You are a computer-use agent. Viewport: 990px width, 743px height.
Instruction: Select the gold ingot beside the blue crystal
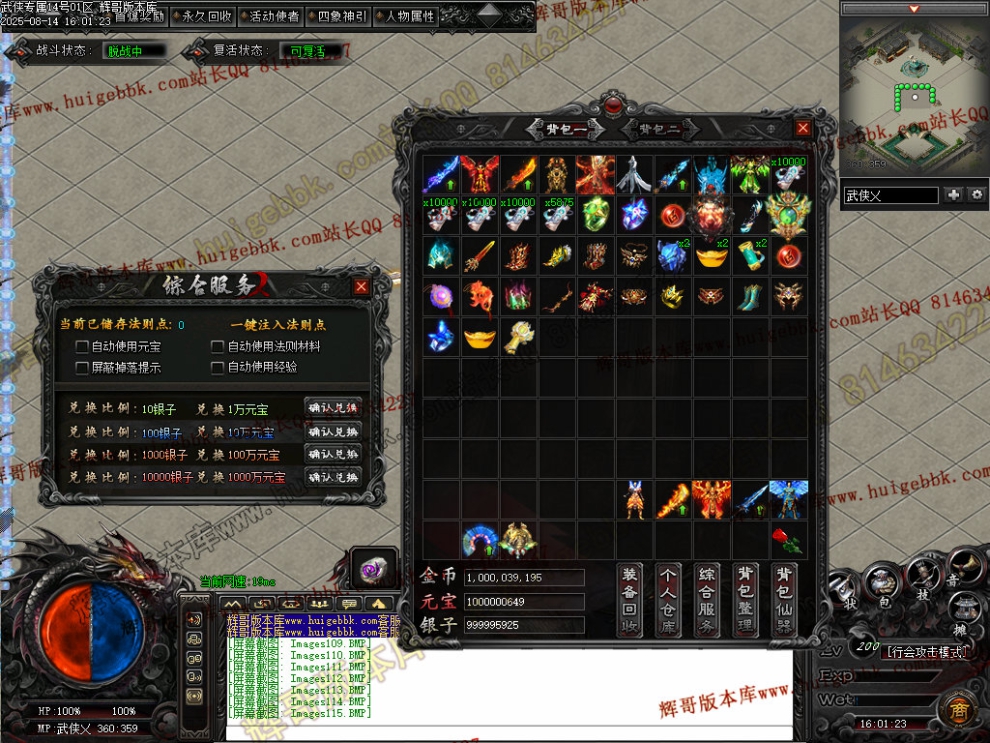(x=480, y=337)
